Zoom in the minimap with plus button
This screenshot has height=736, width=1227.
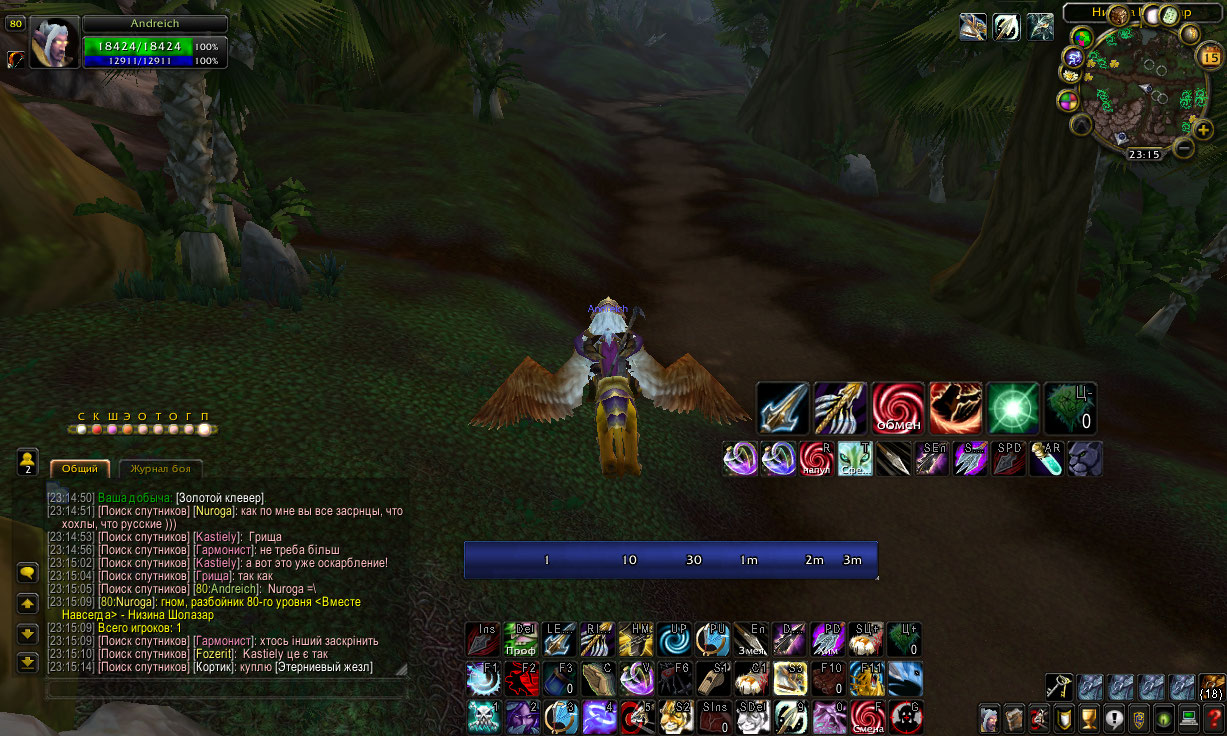1203,128
